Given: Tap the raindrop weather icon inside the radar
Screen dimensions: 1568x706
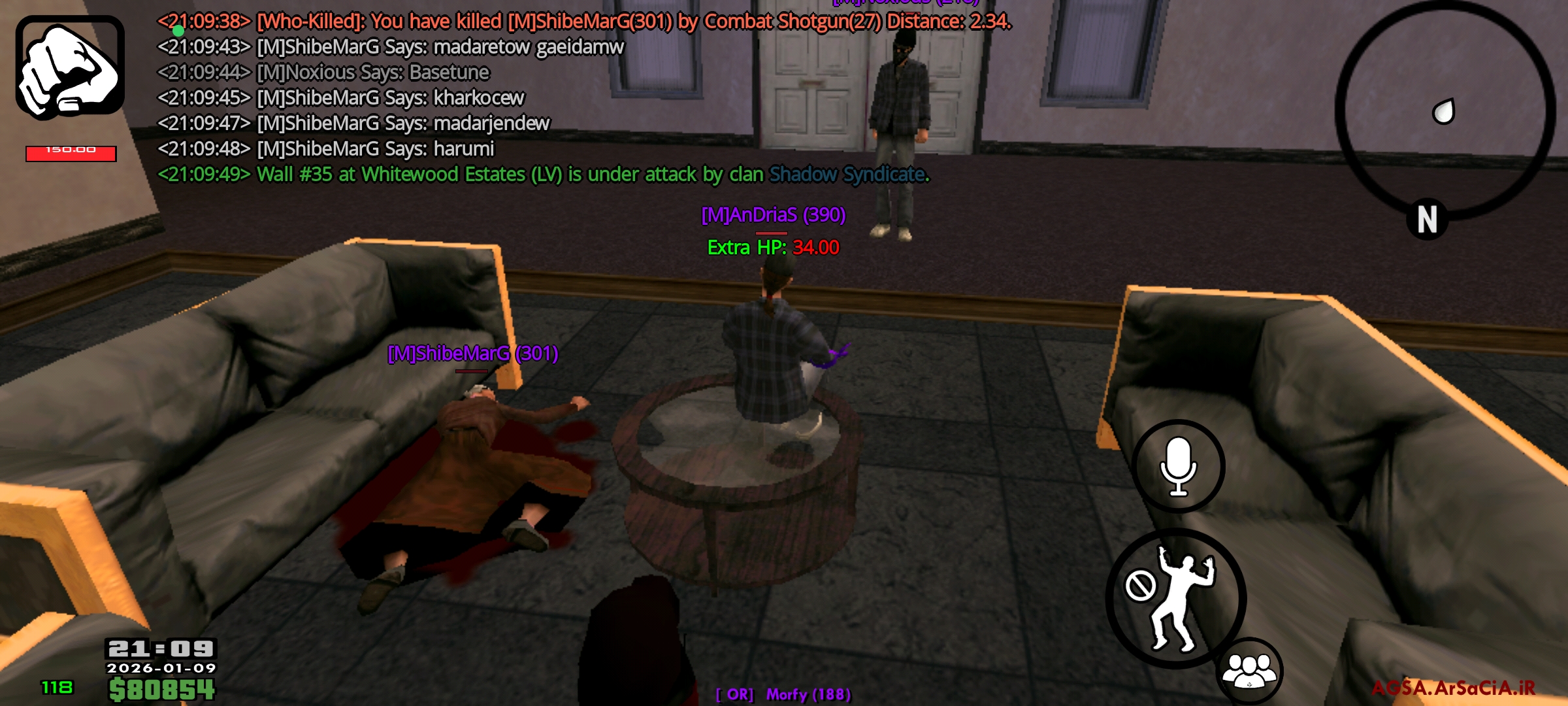Looking at the screenshot, I should click(1444, 111).
